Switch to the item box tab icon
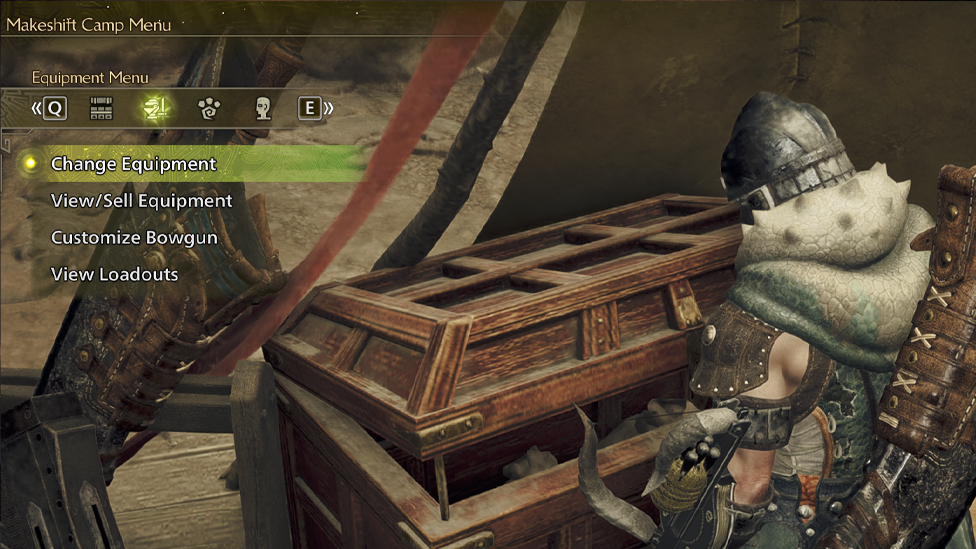Viewport: 976px width, 549px height. 101,108
